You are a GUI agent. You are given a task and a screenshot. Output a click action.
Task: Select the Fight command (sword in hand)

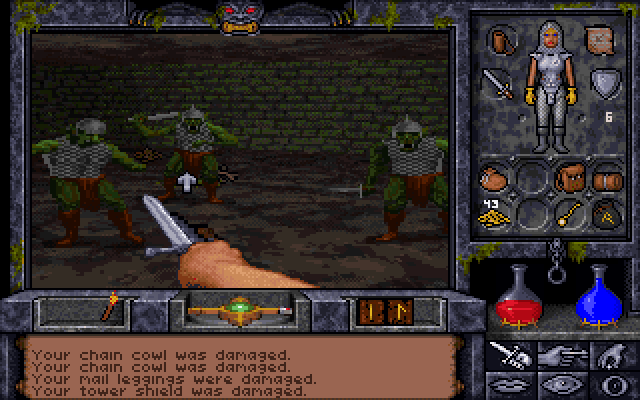pyautogui.click(x=510, y=354)
